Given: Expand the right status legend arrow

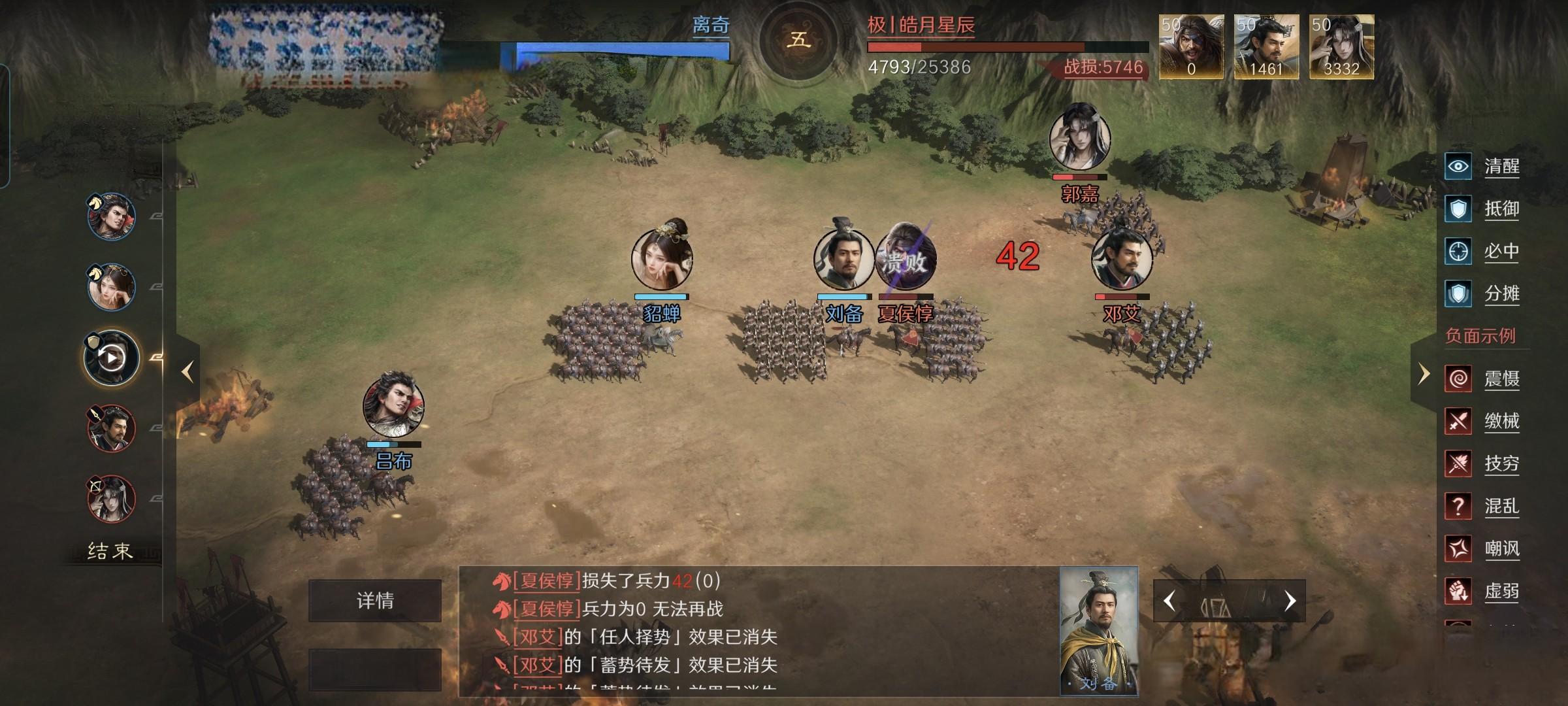Looking at the screenshot, I should click(1424, 374).
